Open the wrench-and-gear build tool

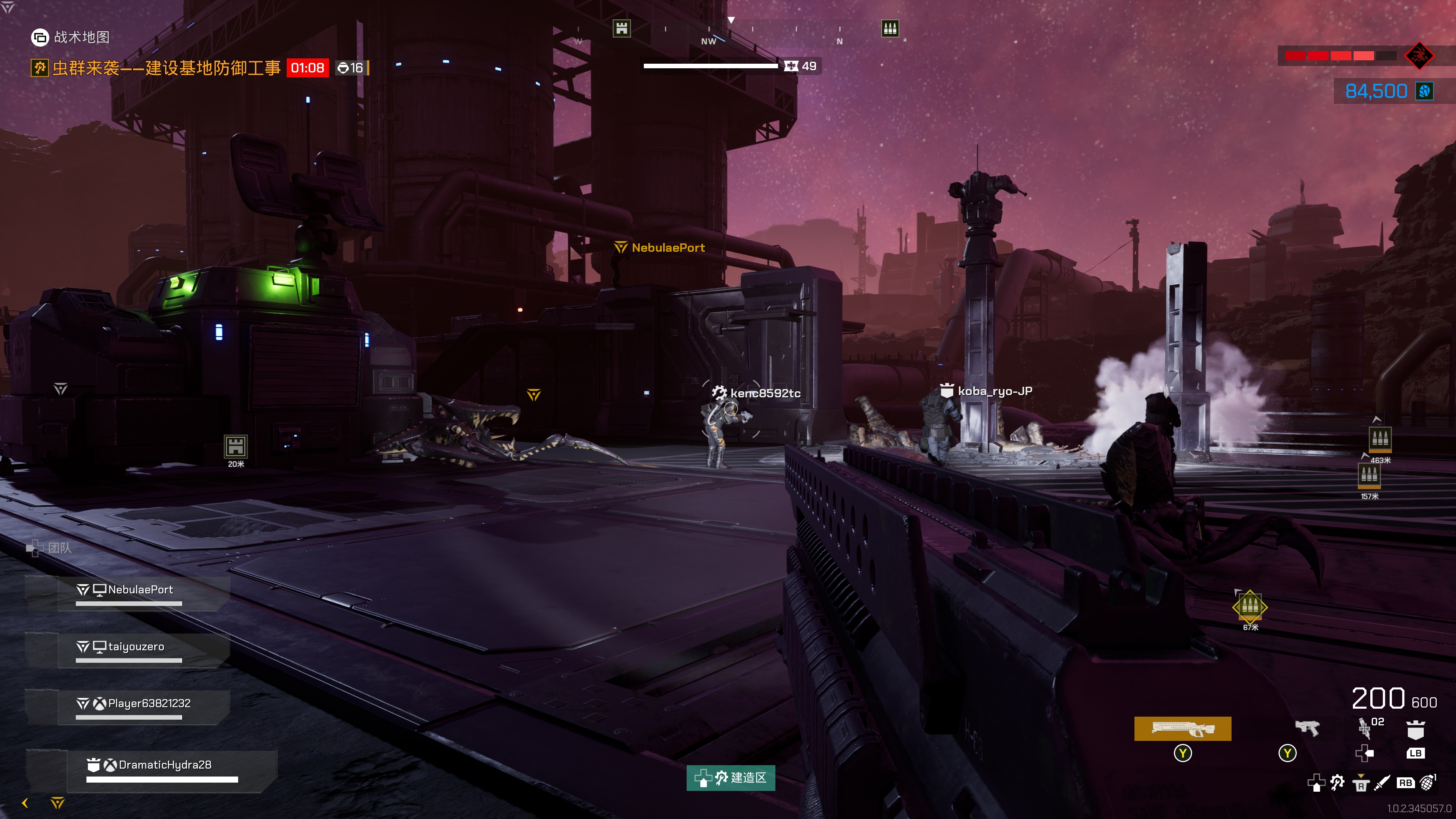(x=1337, y=783)
